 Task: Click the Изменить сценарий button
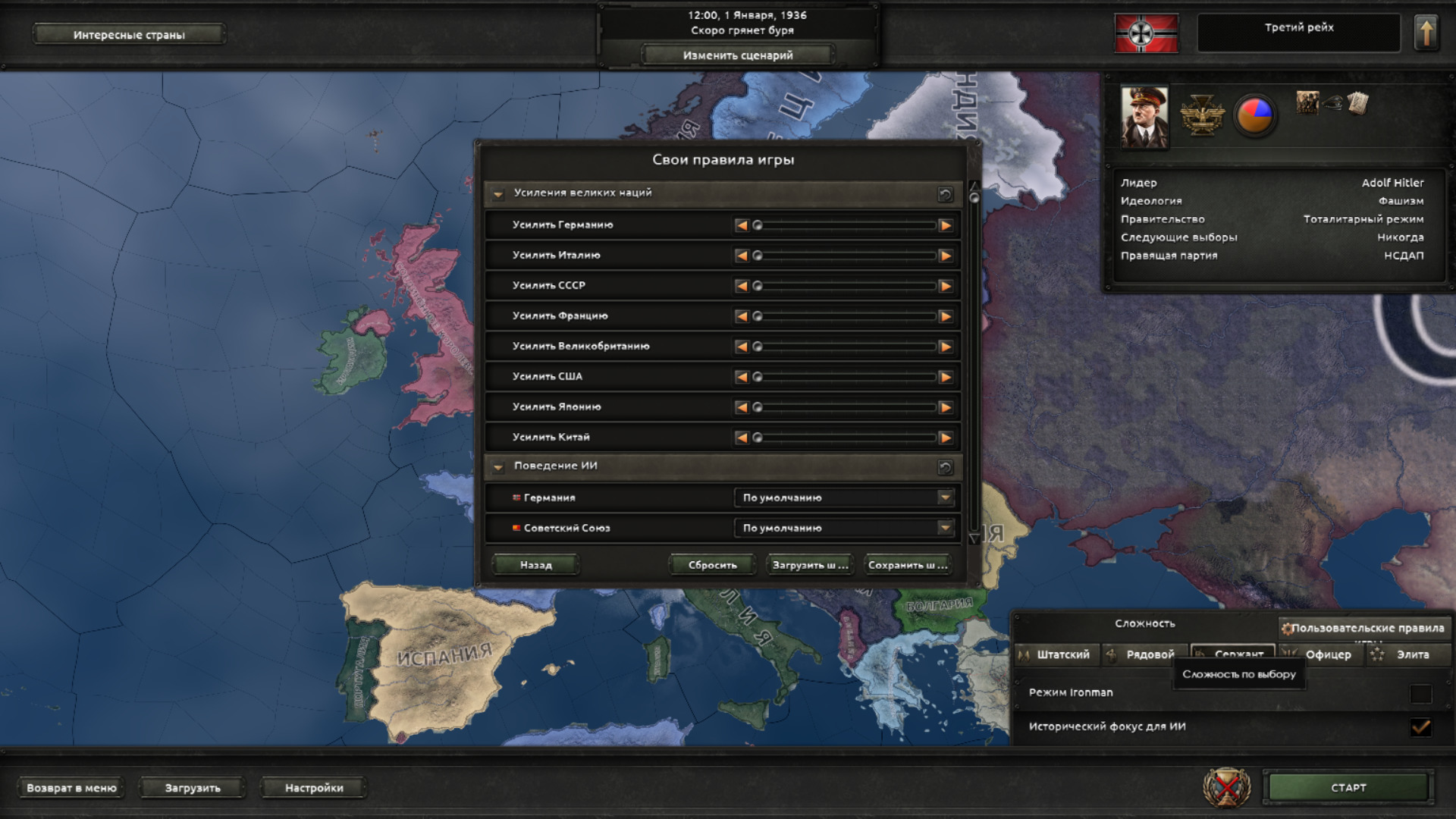(x=737, y=55)
